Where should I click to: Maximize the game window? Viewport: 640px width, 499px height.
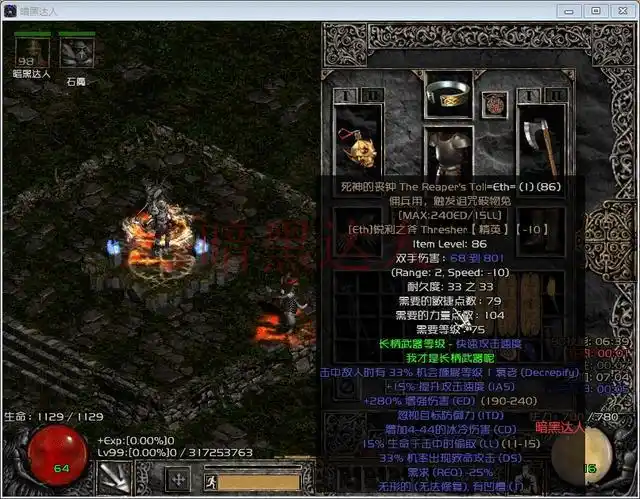pyautogui.click(x=595, y=10)
